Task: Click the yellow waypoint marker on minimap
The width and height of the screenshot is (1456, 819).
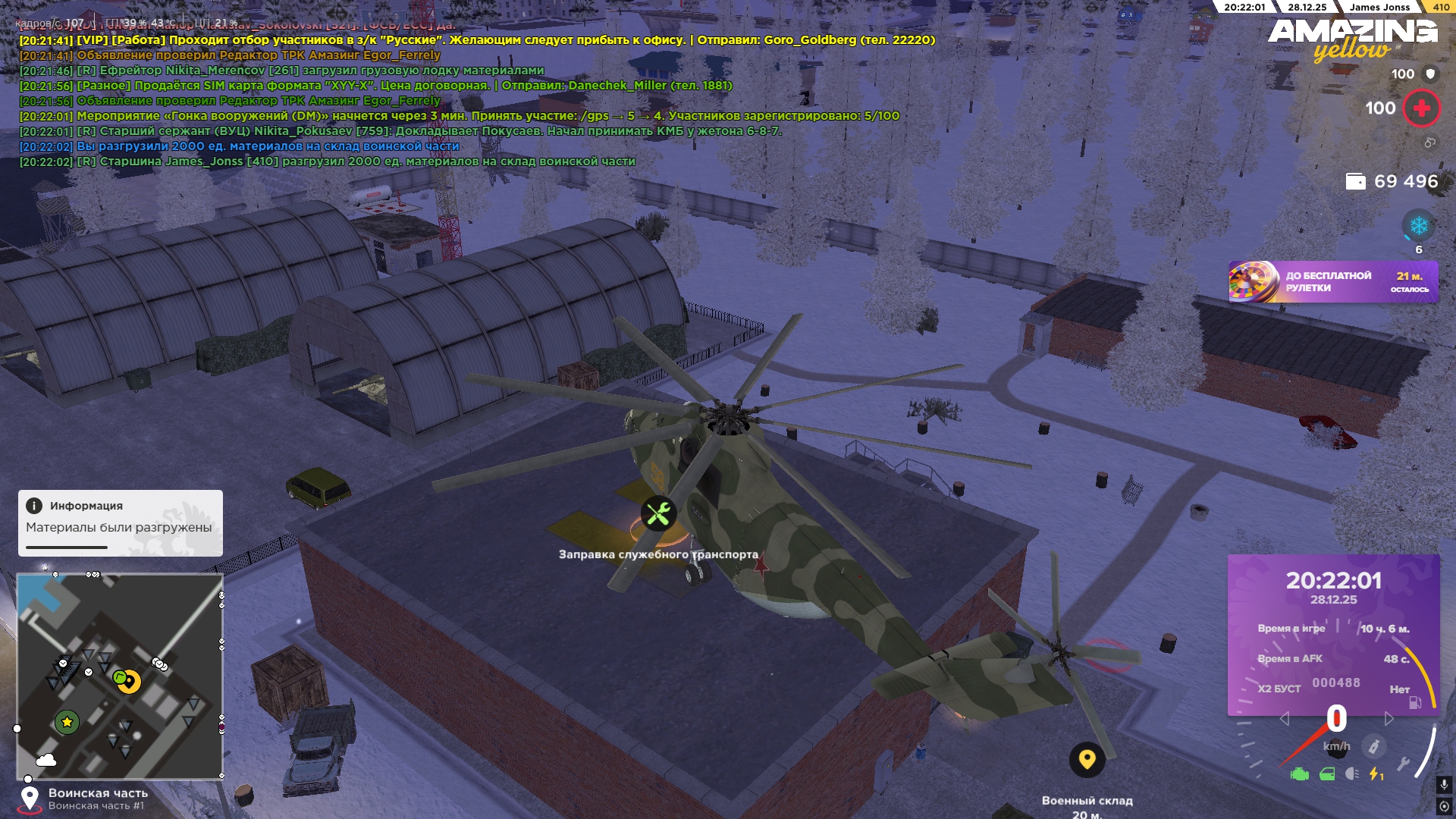Action: pyautogui.click(x=130, y=682)
